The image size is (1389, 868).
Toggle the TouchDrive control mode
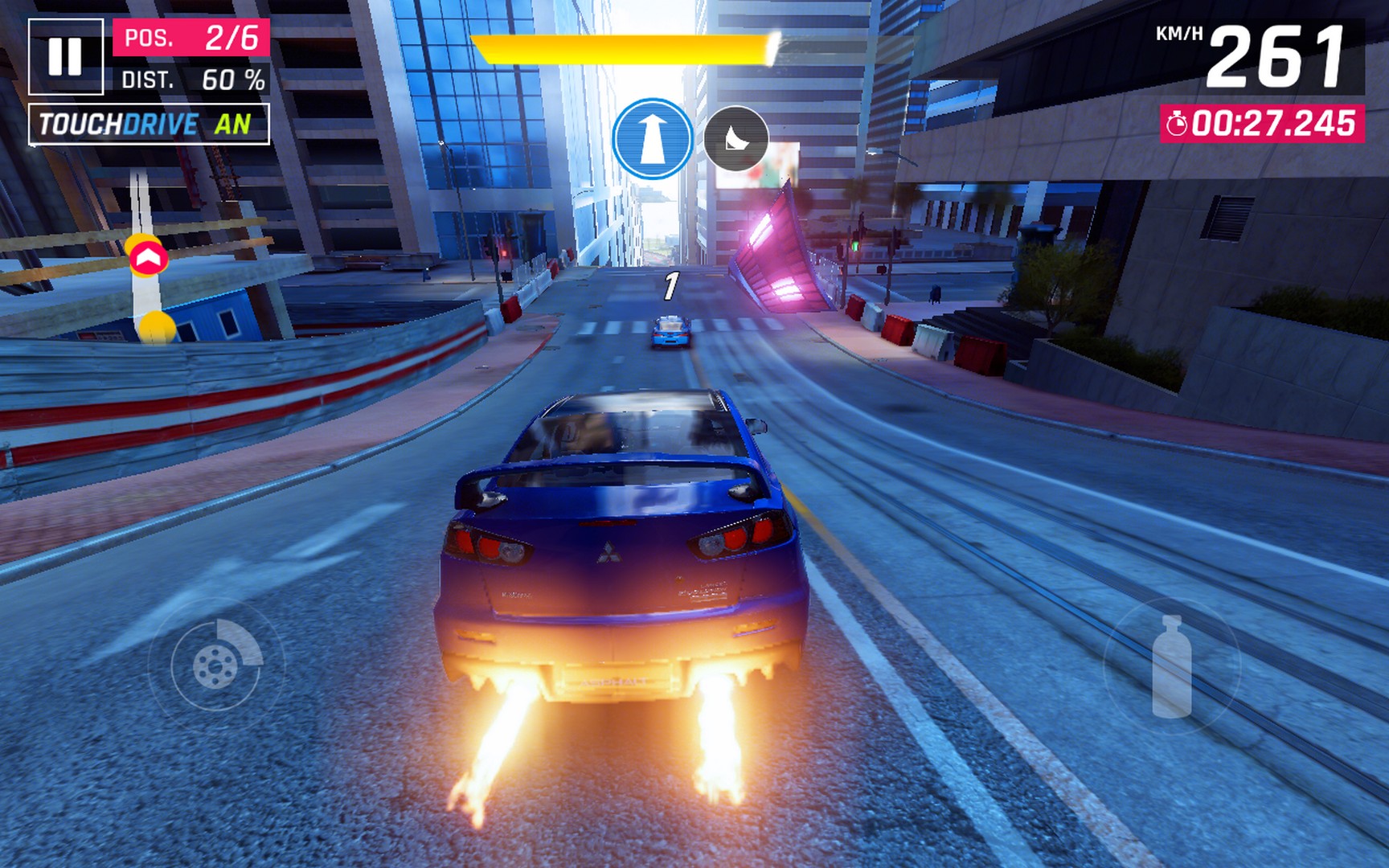[x=149, y=125]
